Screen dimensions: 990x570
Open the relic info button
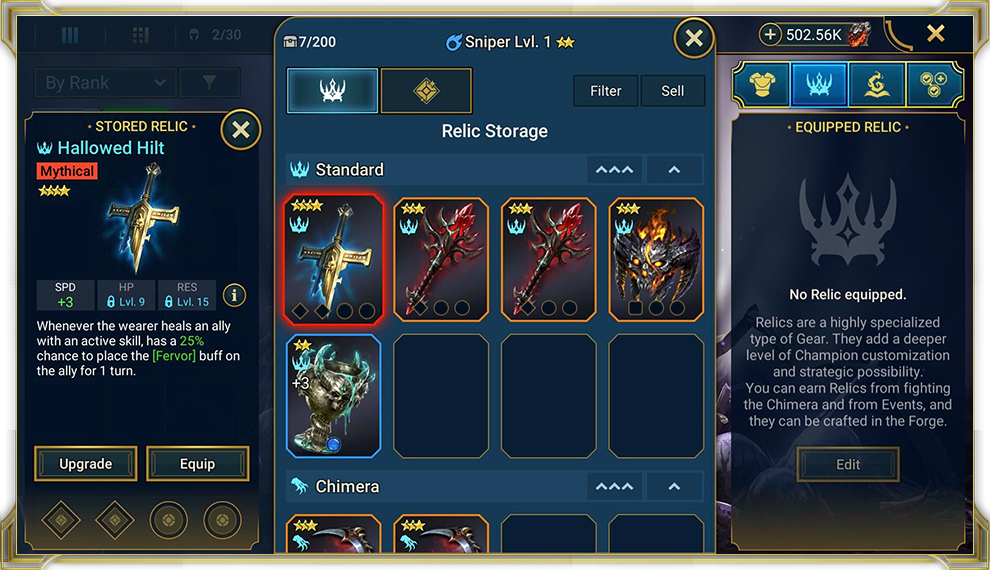[x=234, y=295]
